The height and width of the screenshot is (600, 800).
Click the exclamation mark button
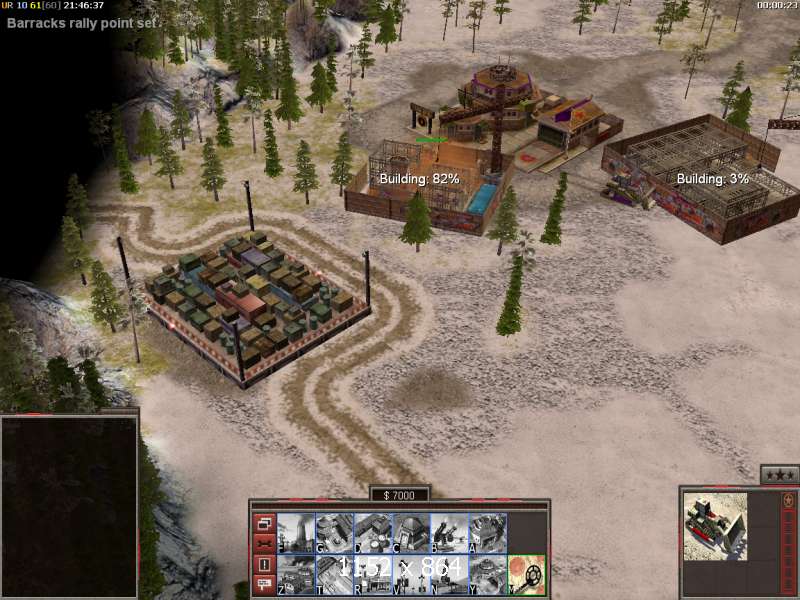(x=264, y=565)
